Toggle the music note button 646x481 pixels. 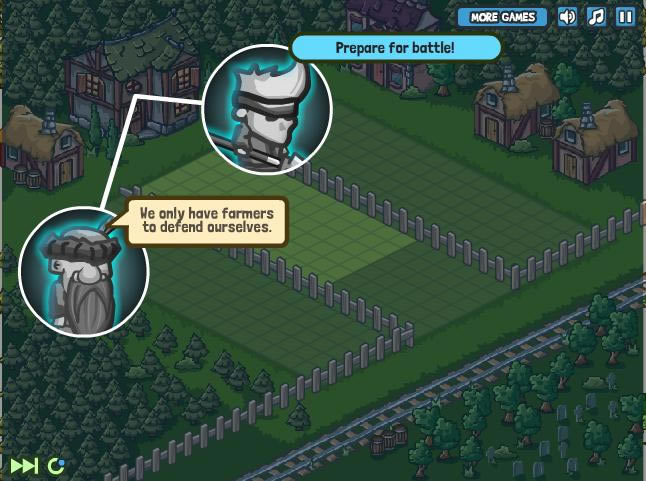coord(596,17)
